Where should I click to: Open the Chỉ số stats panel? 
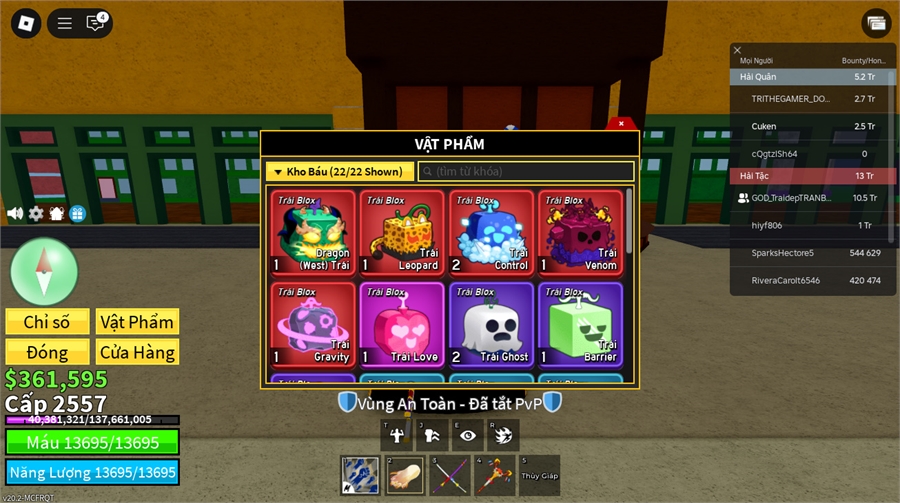tap(47, 322)
